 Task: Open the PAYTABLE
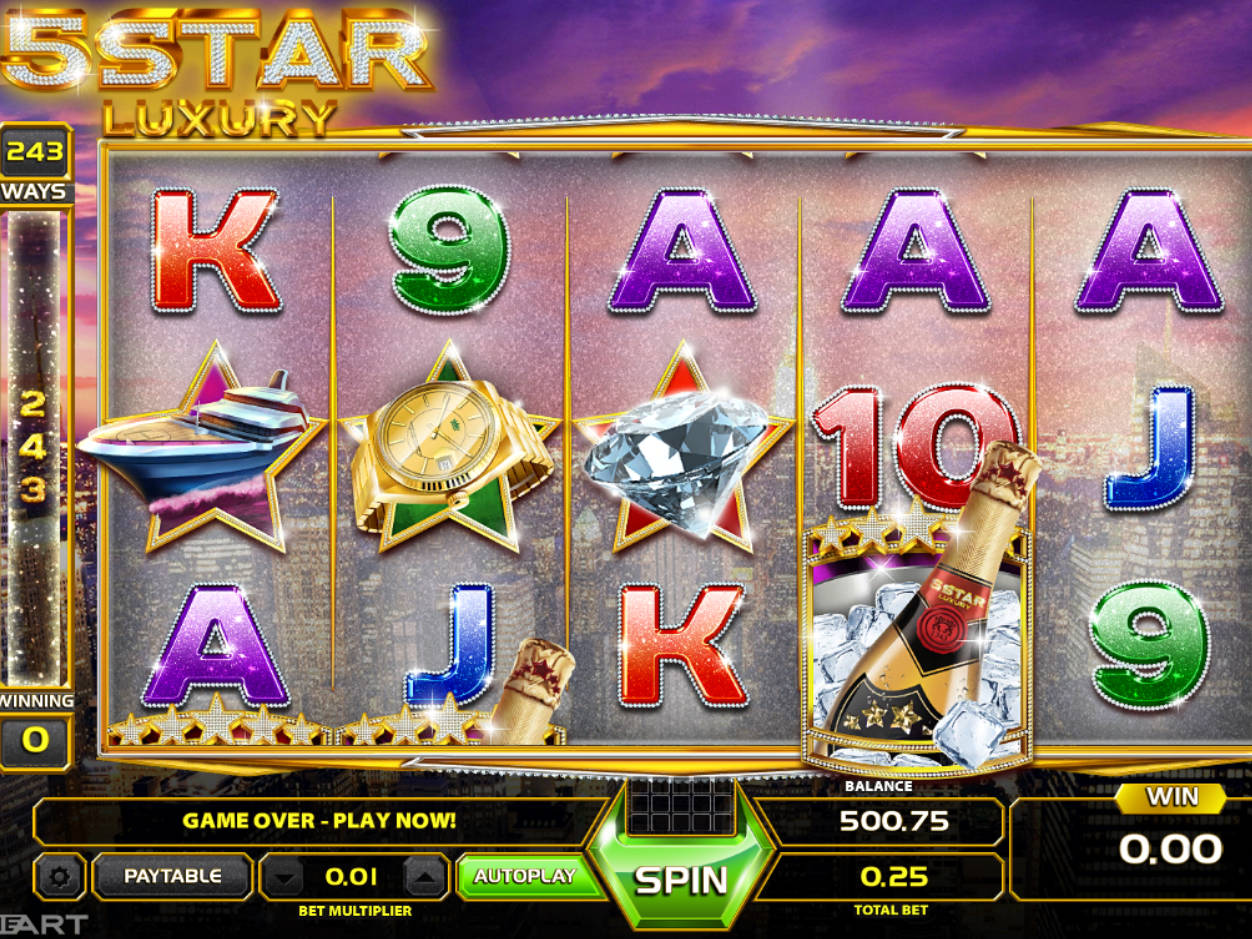(172, 876)
